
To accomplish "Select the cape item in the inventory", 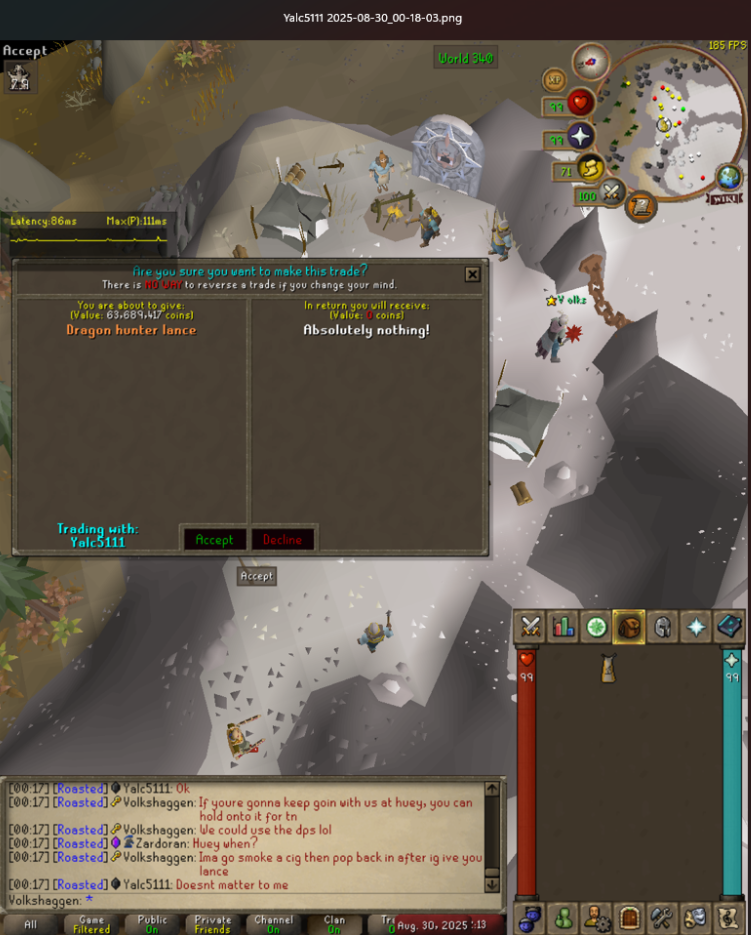I will coord(607,669).
